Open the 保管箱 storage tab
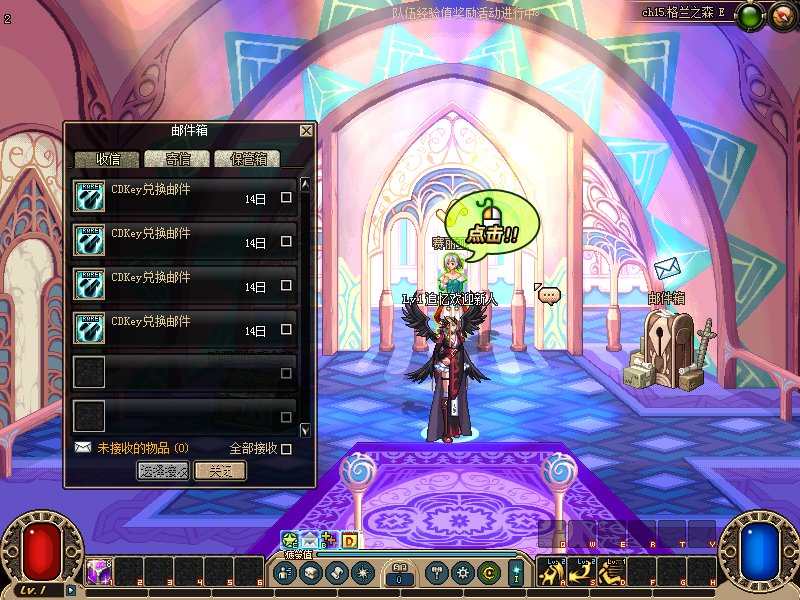800x600 pixels. 248,159
